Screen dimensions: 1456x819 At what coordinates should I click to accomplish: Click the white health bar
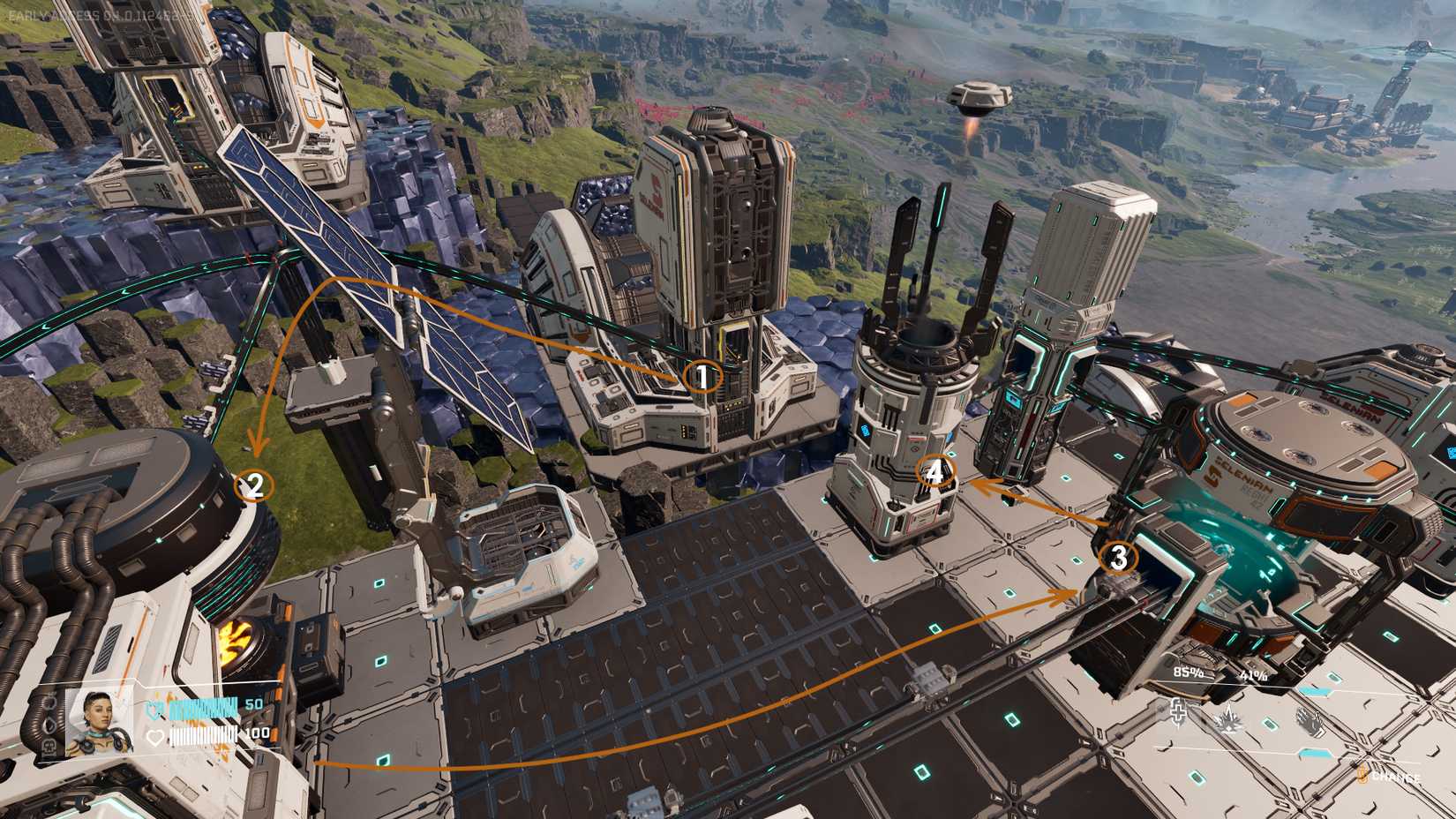coord(205,734)
